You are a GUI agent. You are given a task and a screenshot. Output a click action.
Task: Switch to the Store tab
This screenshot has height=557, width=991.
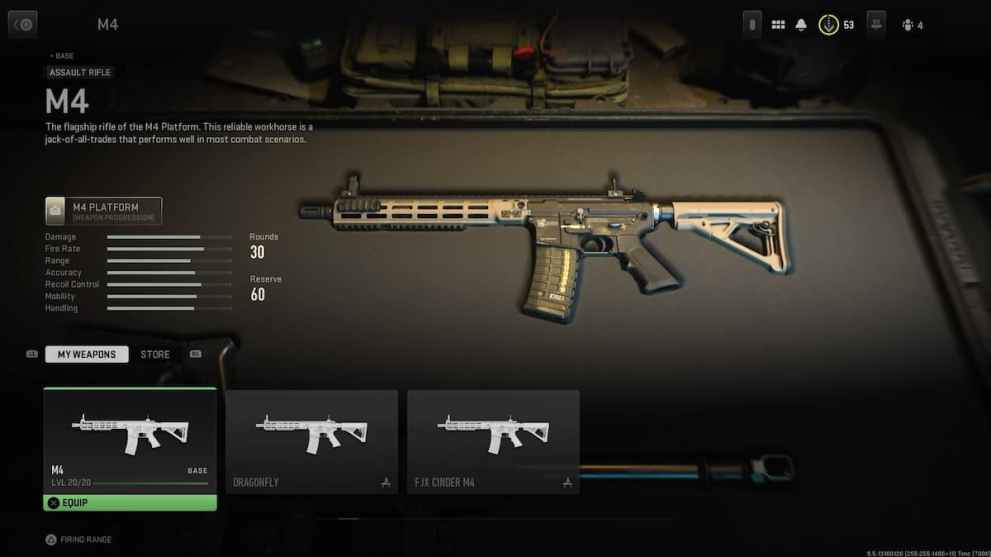[155, 354]
